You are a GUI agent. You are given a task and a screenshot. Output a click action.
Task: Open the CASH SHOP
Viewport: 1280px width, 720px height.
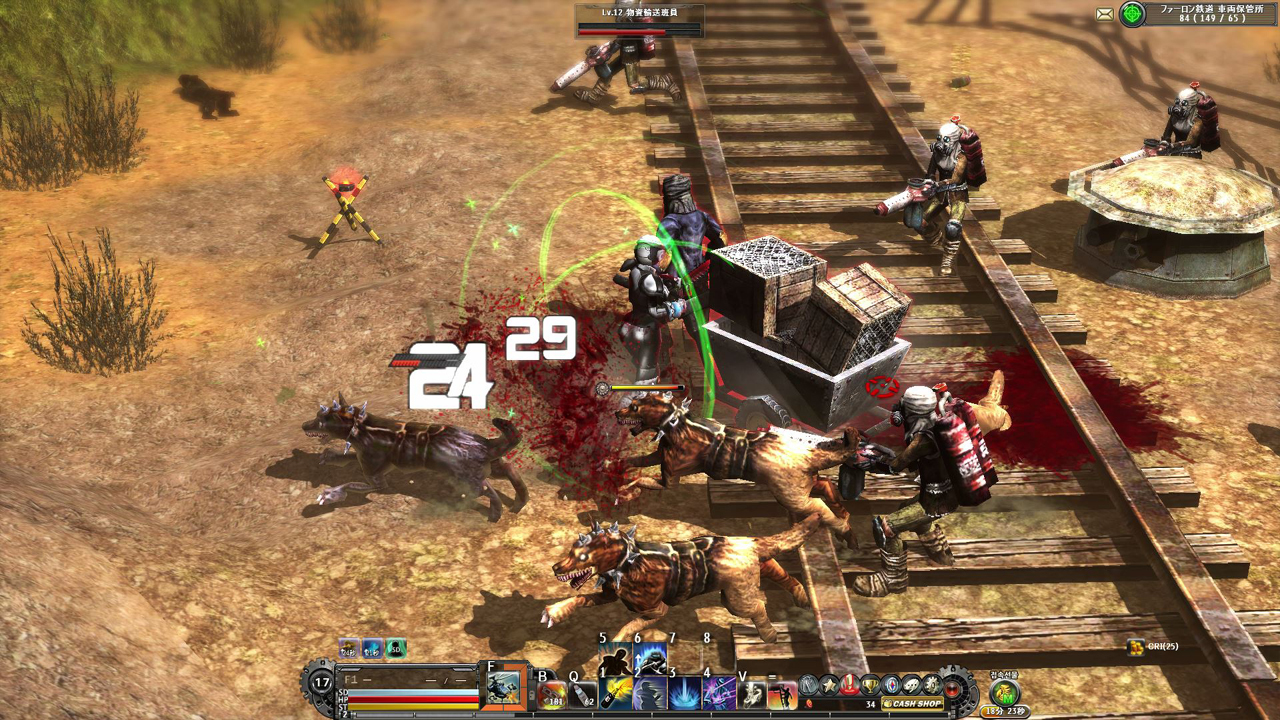pos(913,703)
